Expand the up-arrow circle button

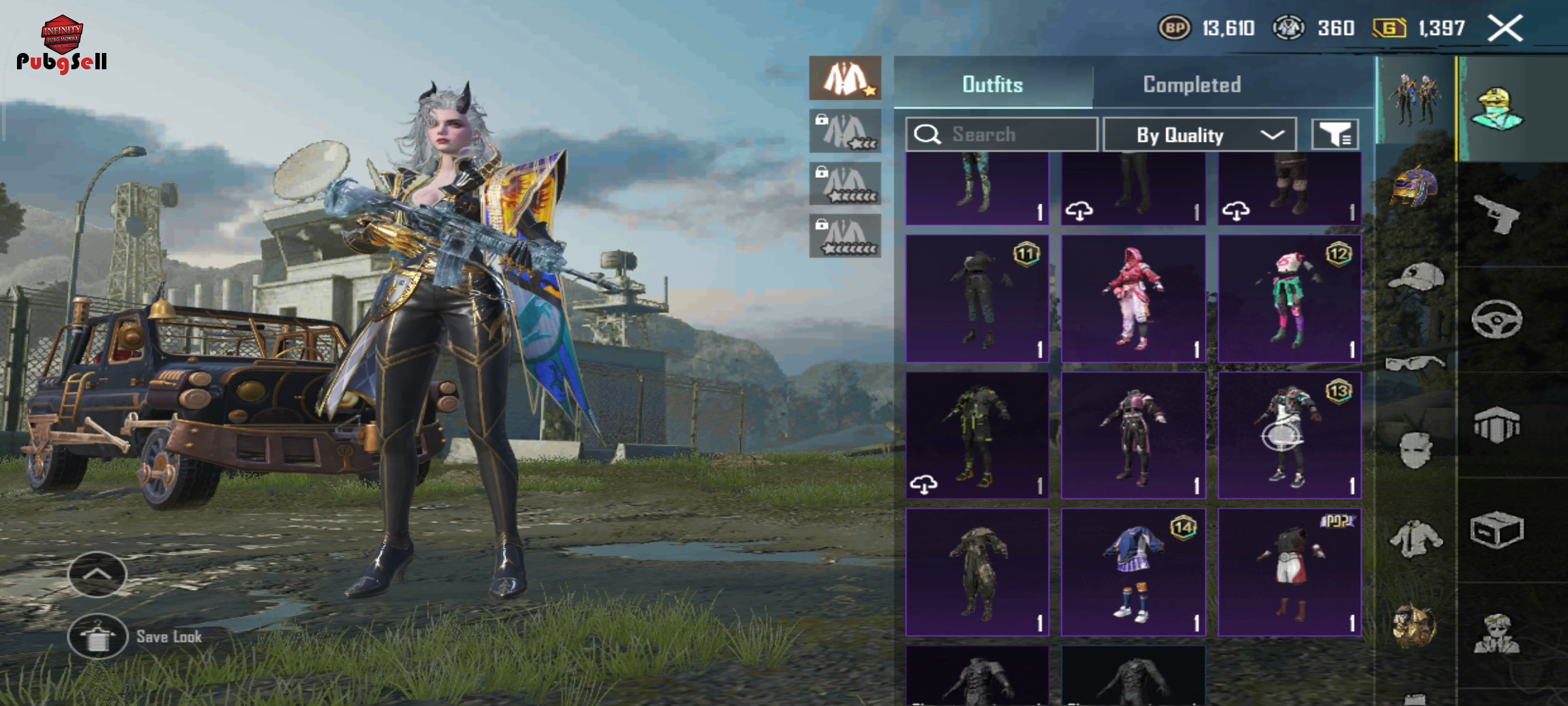pyautogui.click(x=97, y=574)
